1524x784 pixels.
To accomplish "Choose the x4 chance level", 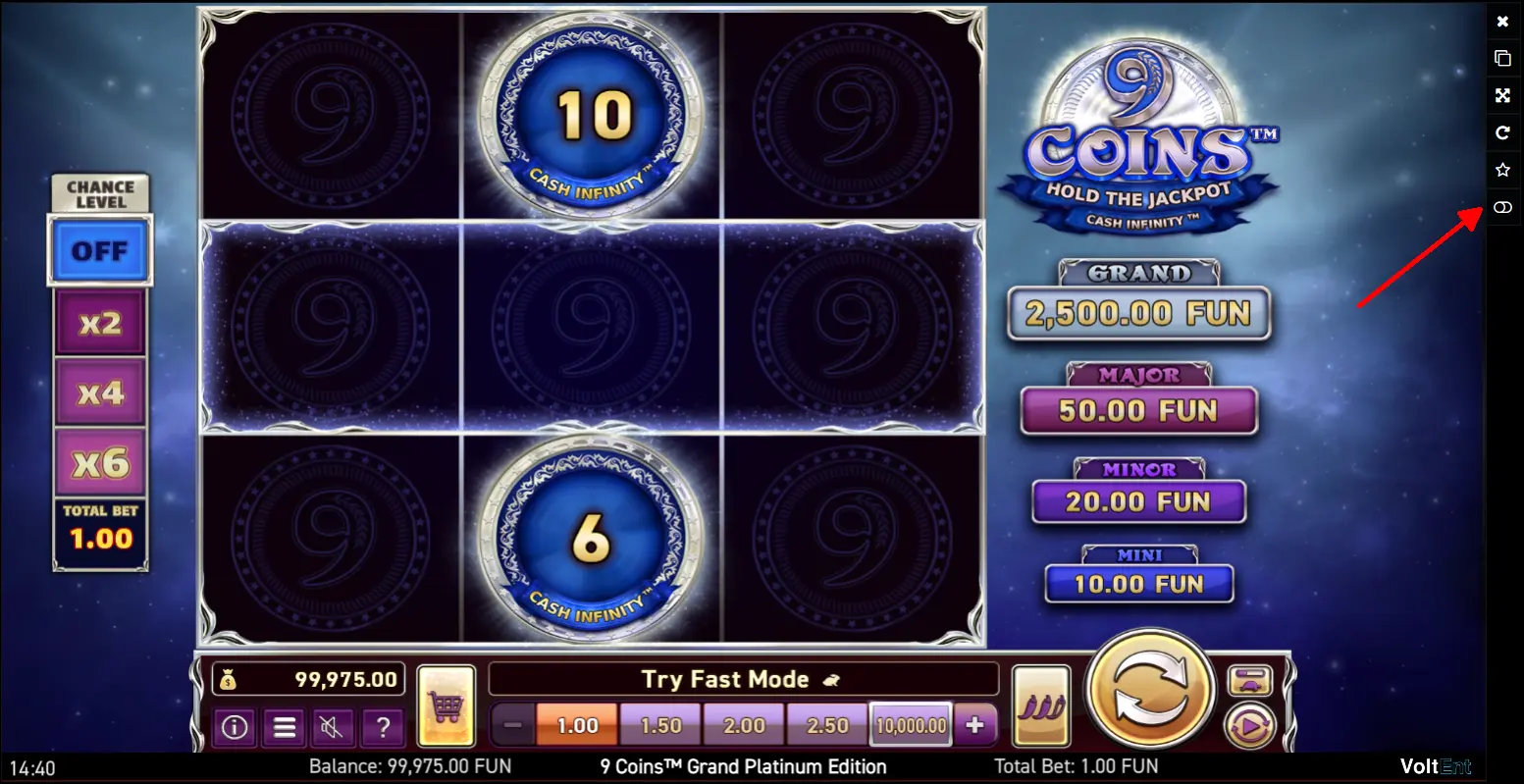I will pyautogui.click(x=100, y=392).
